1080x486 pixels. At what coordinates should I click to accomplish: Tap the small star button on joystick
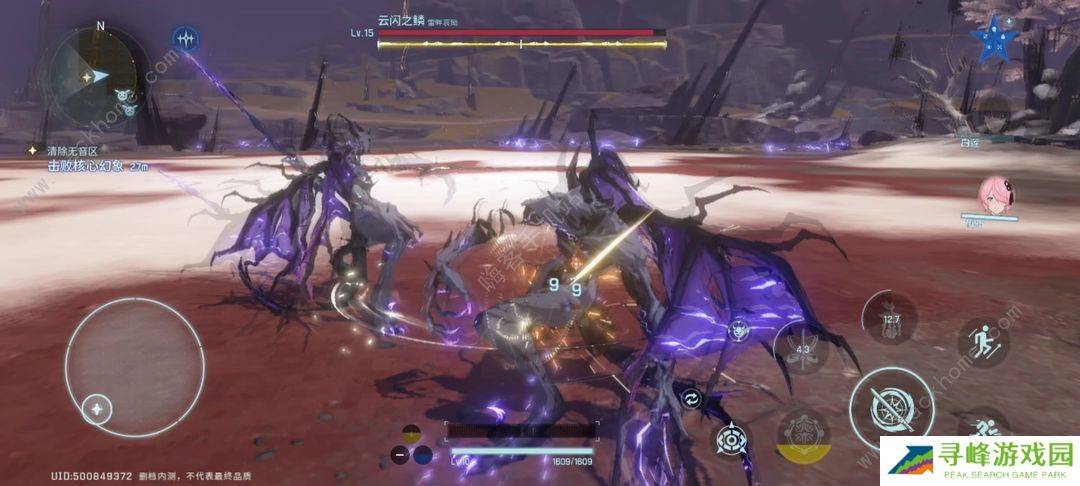pyautogui.click(x=96, y=407)
